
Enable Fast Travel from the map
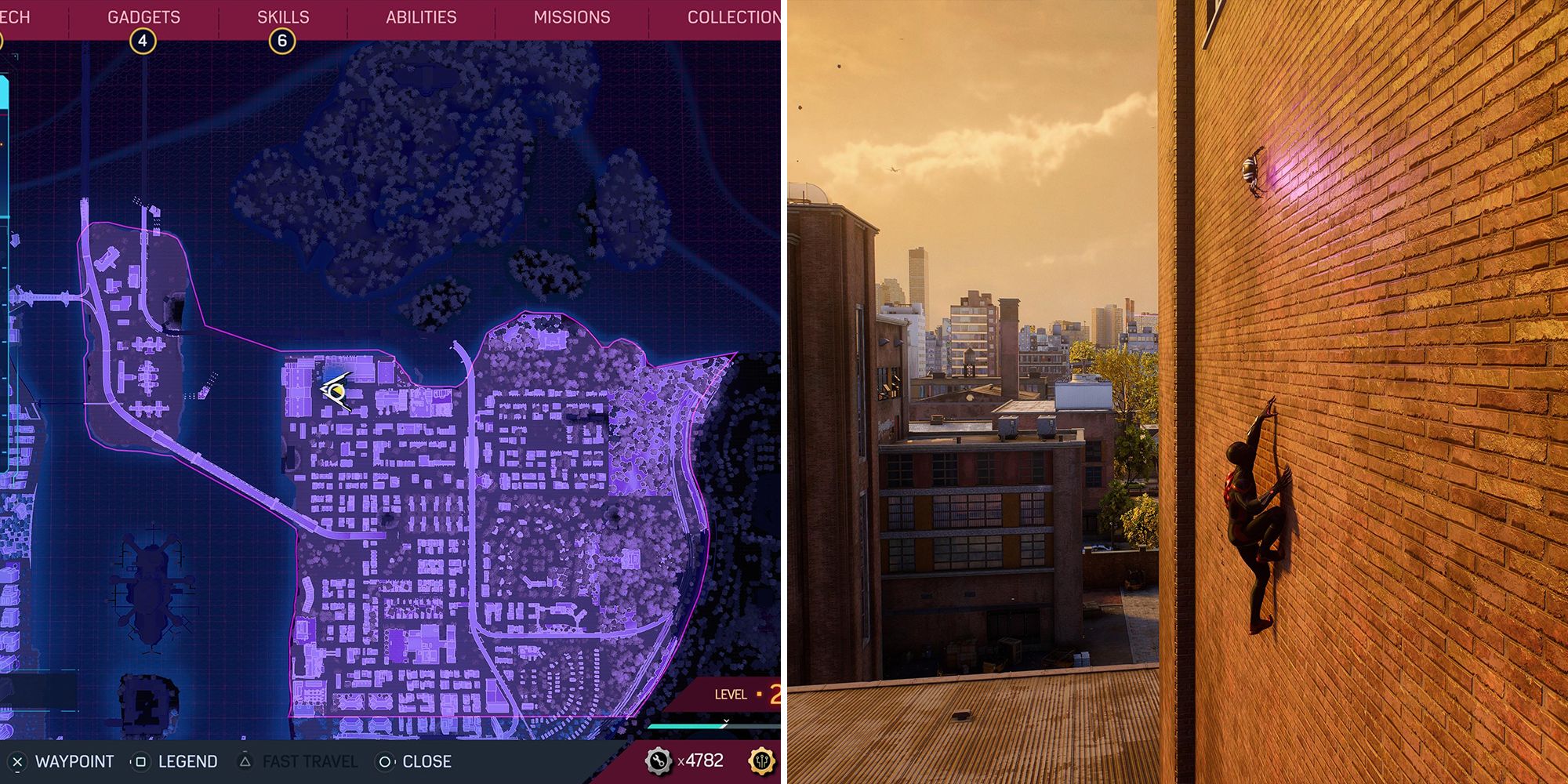click(x=311, y=760)
